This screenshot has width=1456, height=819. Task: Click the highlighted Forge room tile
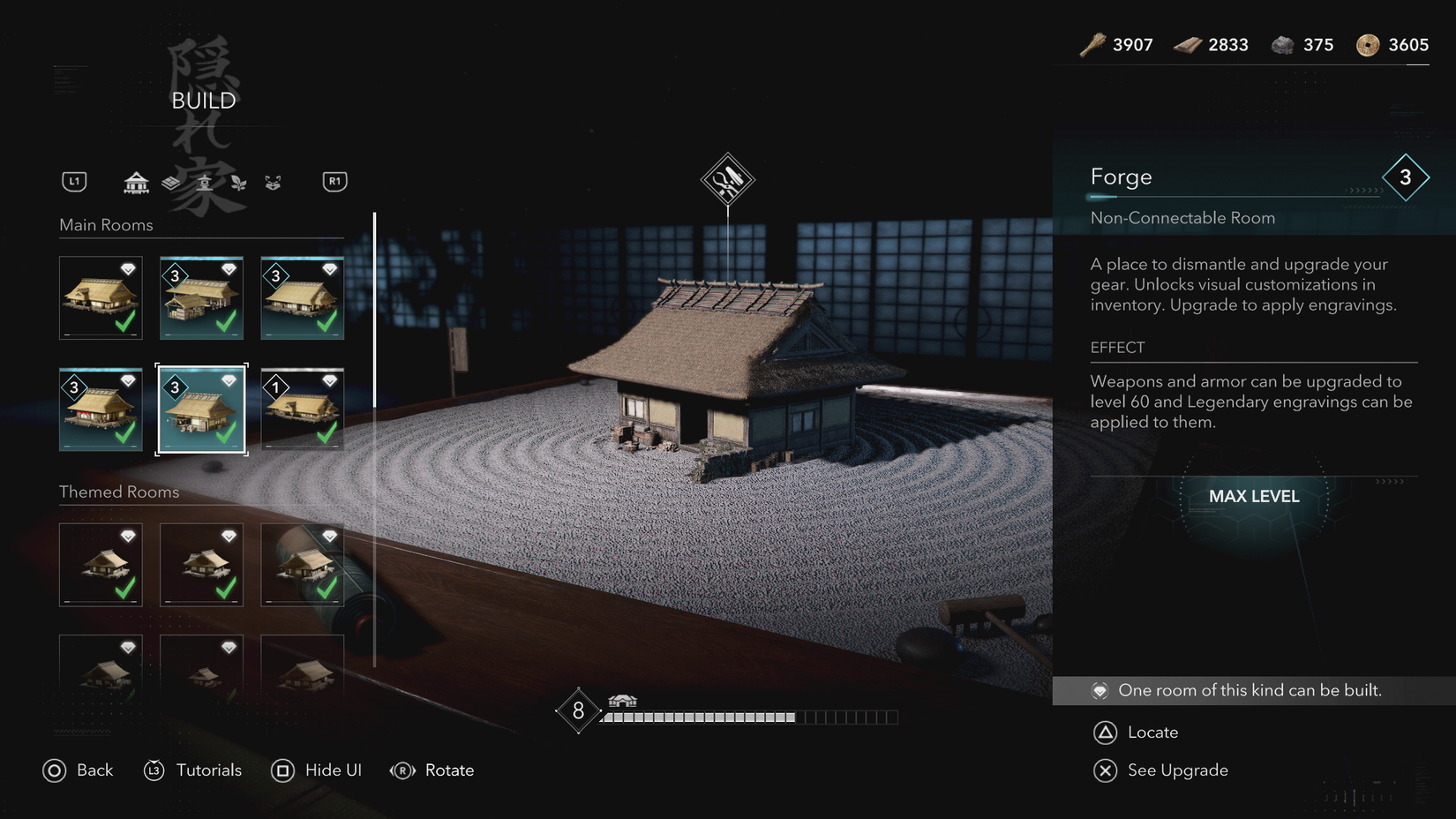[x=201, y=409]
